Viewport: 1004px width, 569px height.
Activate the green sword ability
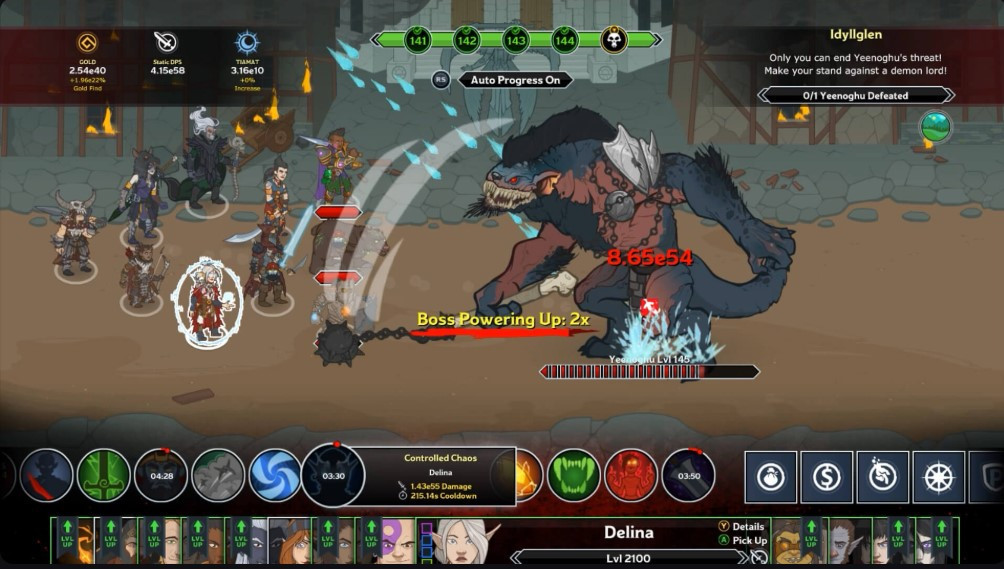tap(104, 475)
